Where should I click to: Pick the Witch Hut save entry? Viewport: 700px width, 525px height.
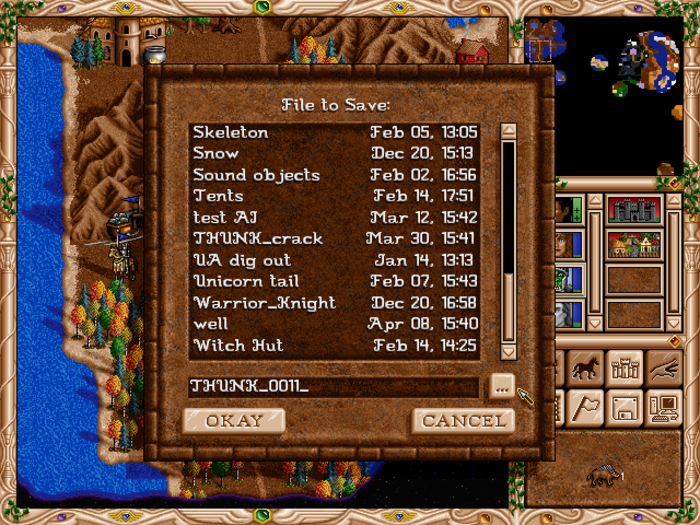334,345
